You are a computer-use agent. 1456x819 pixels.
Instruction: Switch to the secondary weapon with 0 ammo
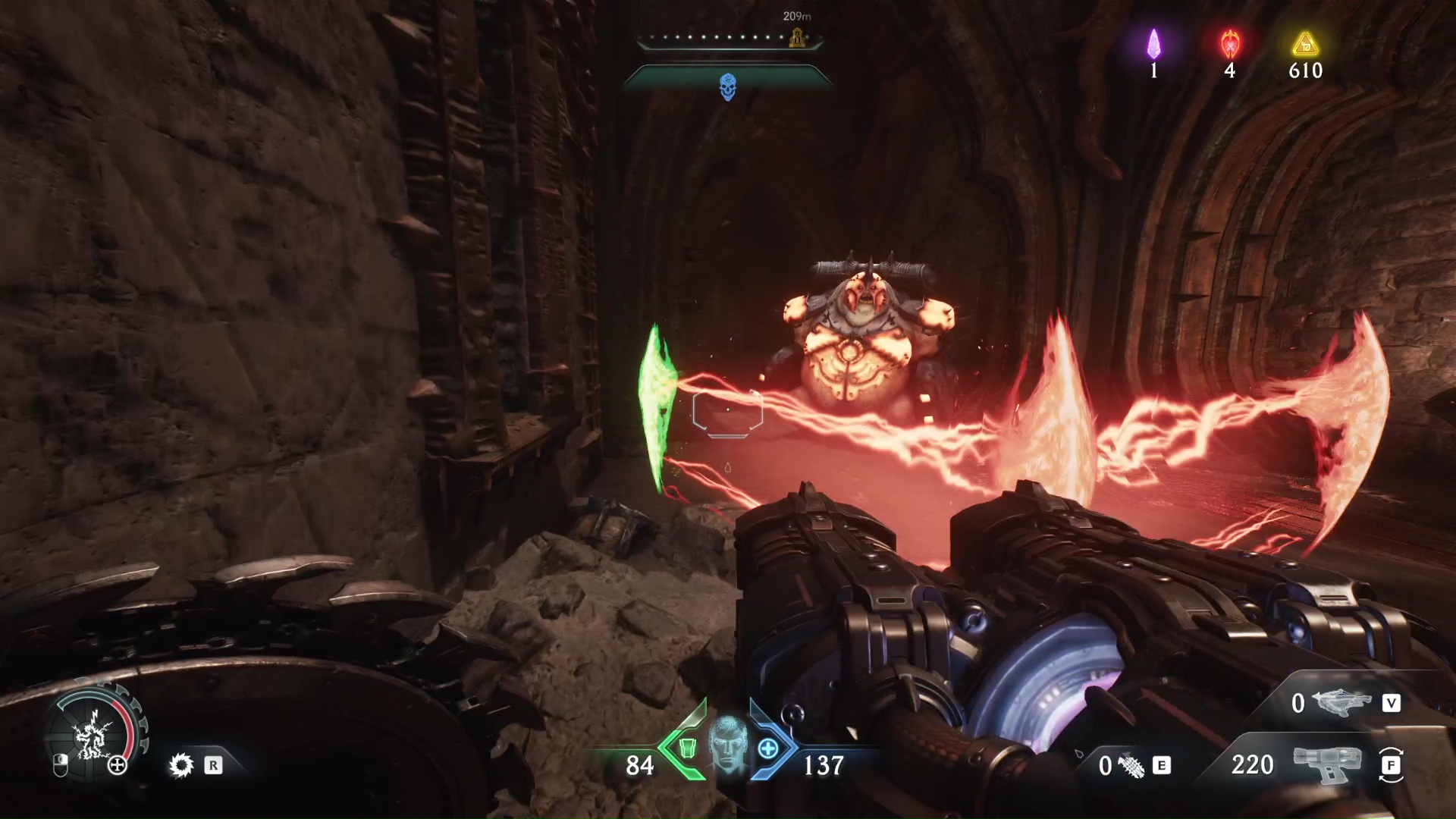coord(1344,703)
